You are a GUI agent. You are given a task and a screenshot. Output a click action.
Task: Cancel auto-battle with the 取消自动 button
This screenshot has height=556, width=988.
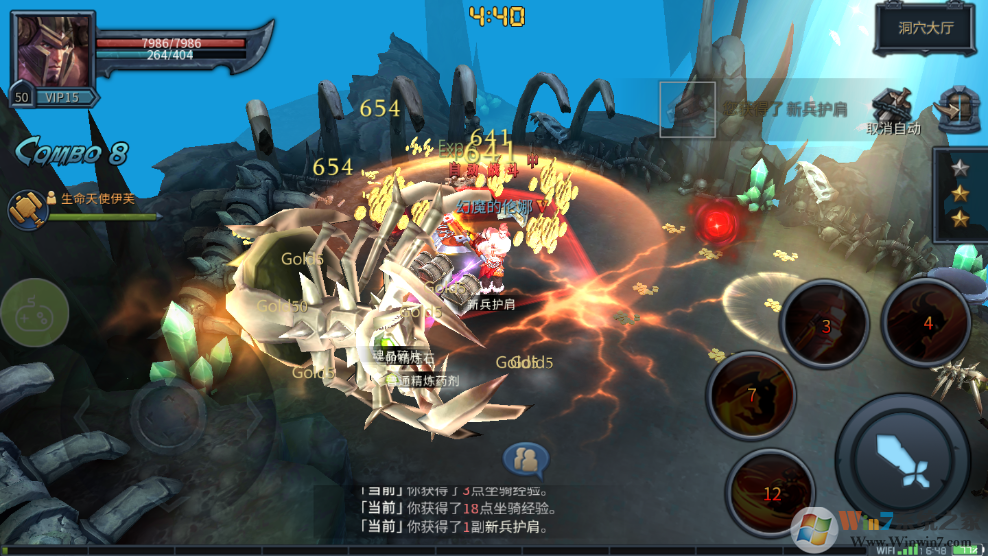point(893,112)
